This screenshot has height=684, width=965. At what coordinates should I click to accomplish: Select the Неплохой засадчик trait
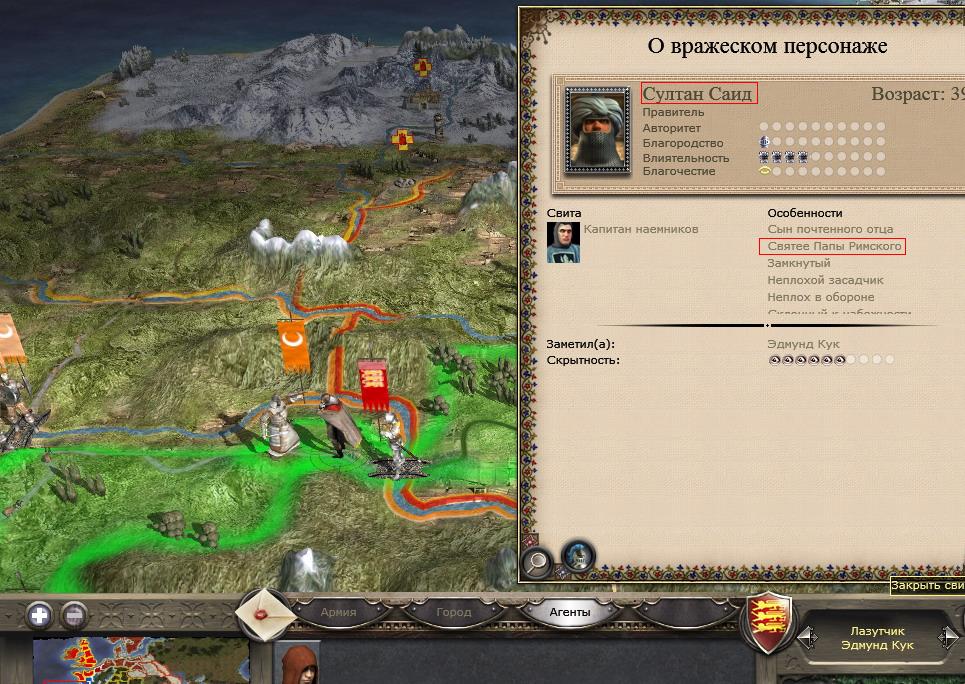[825, 280]
